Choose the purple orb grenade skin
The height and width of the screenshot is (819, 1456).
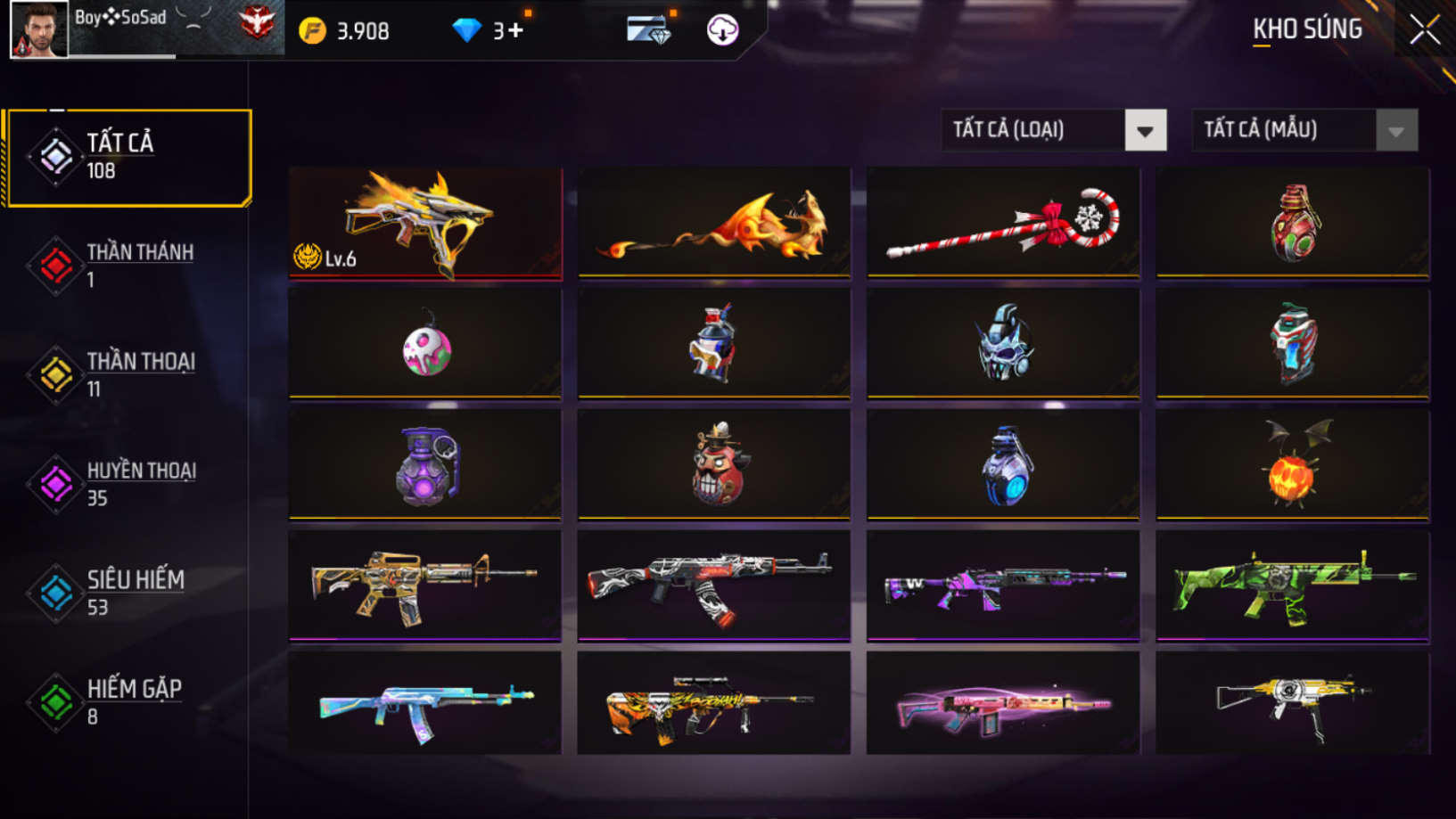(425, 464)
